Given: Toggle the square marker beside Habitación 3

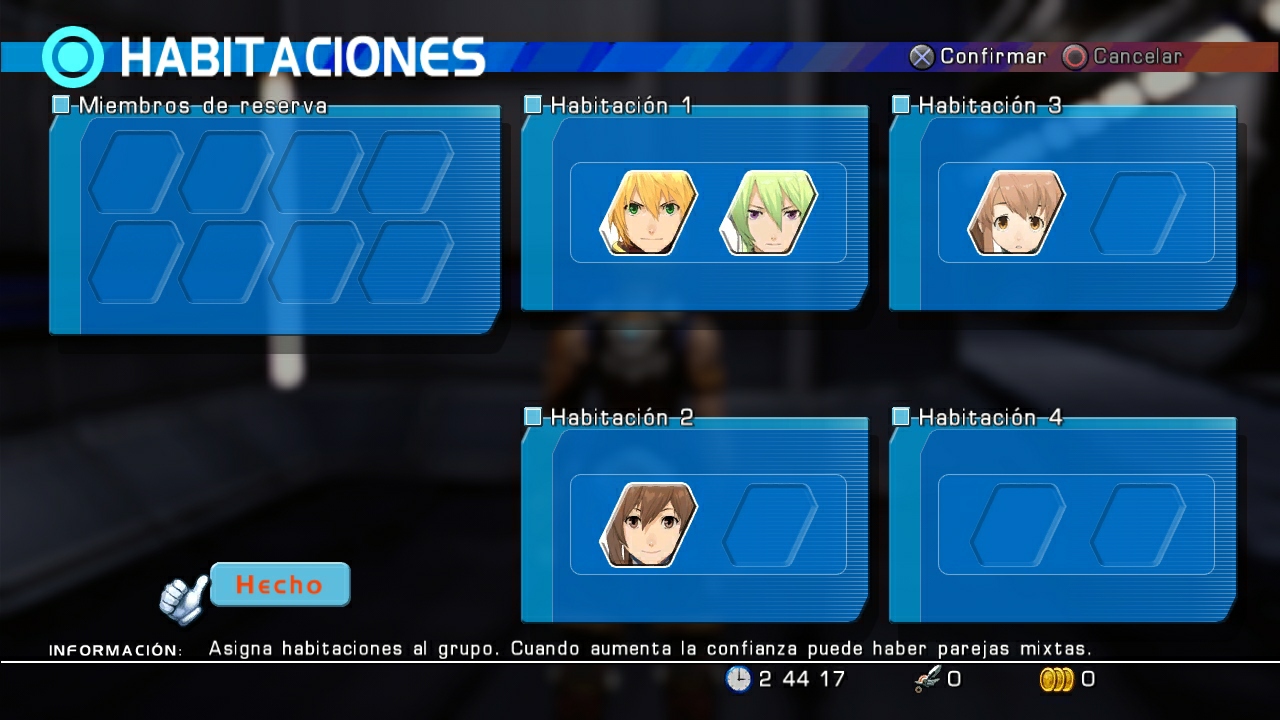Looking at the screenshot, I should 902,104.
